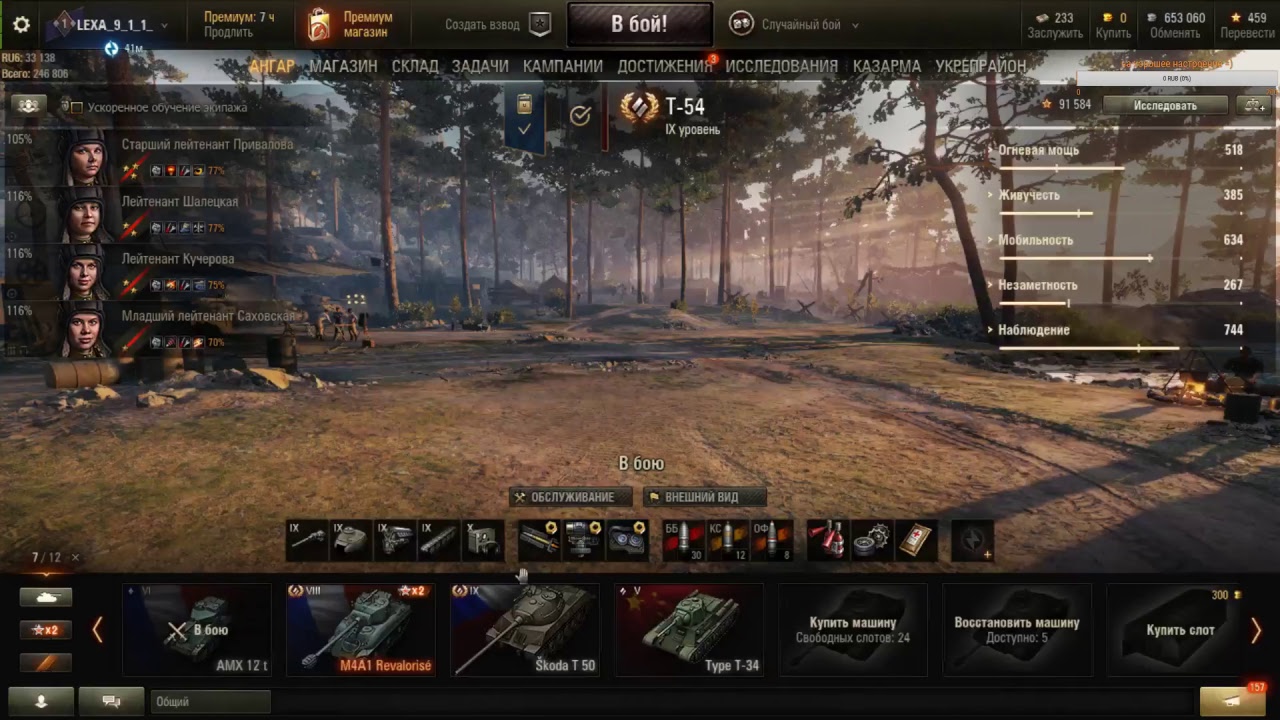Open the gear settings menu
This screenshot has height=720, width=1280.
coord(21,25)
